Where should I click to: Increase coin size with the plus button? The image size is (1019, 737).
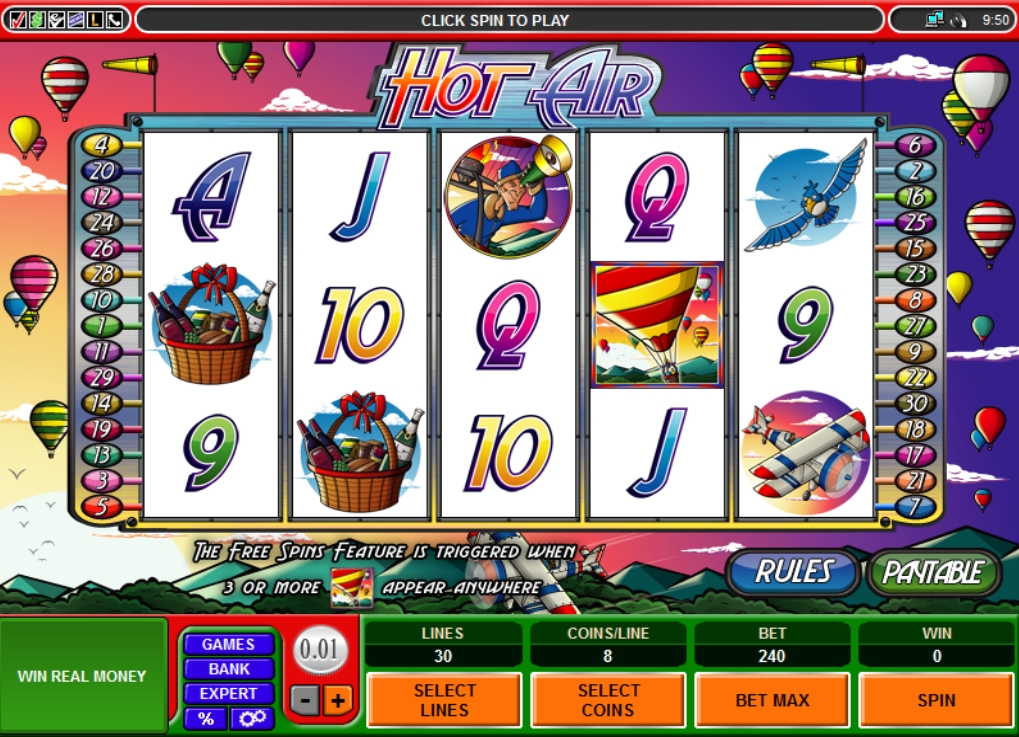click(x=337, y=700)
